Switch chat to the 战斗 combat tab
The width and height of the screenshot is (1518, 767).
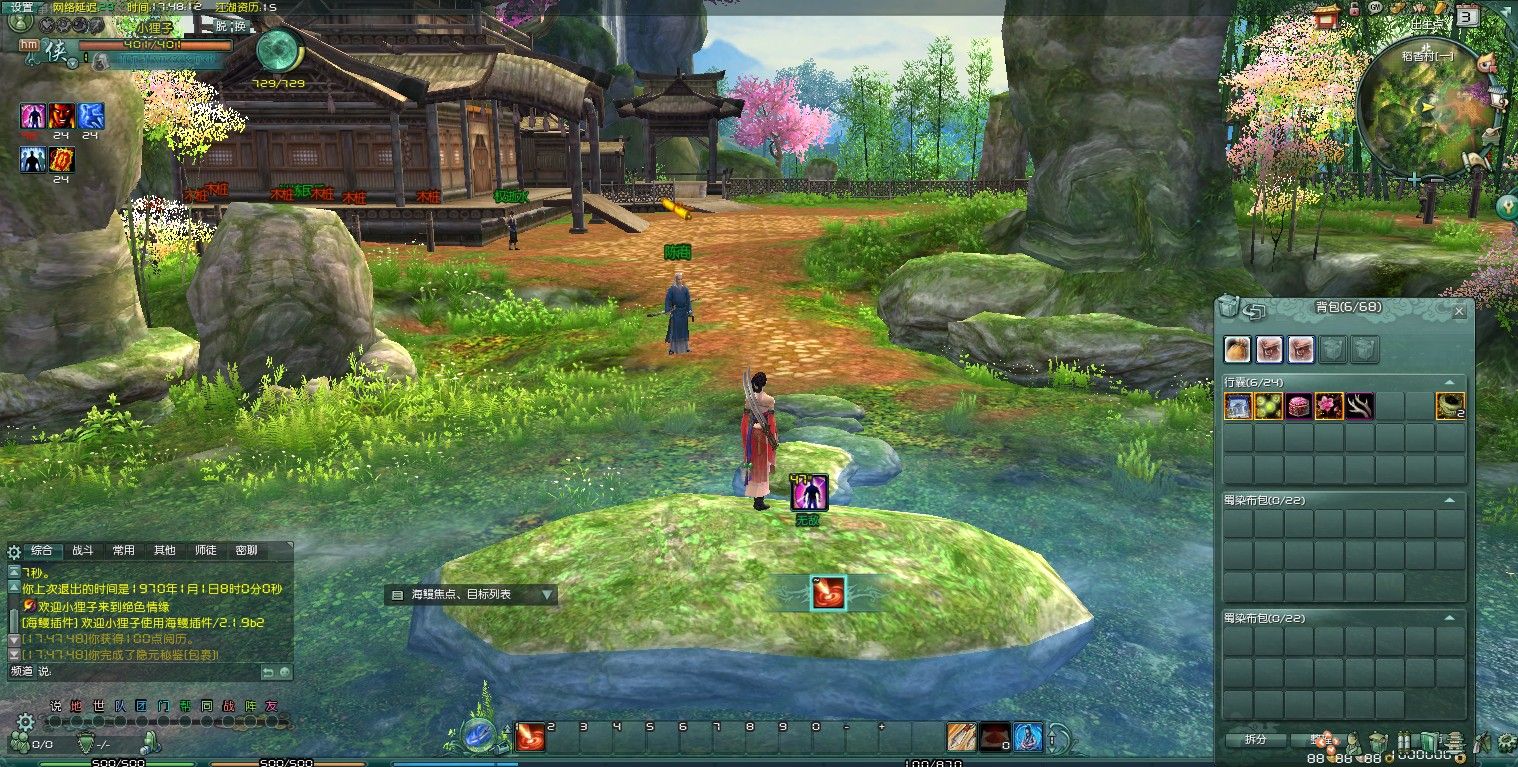[82, 551]
